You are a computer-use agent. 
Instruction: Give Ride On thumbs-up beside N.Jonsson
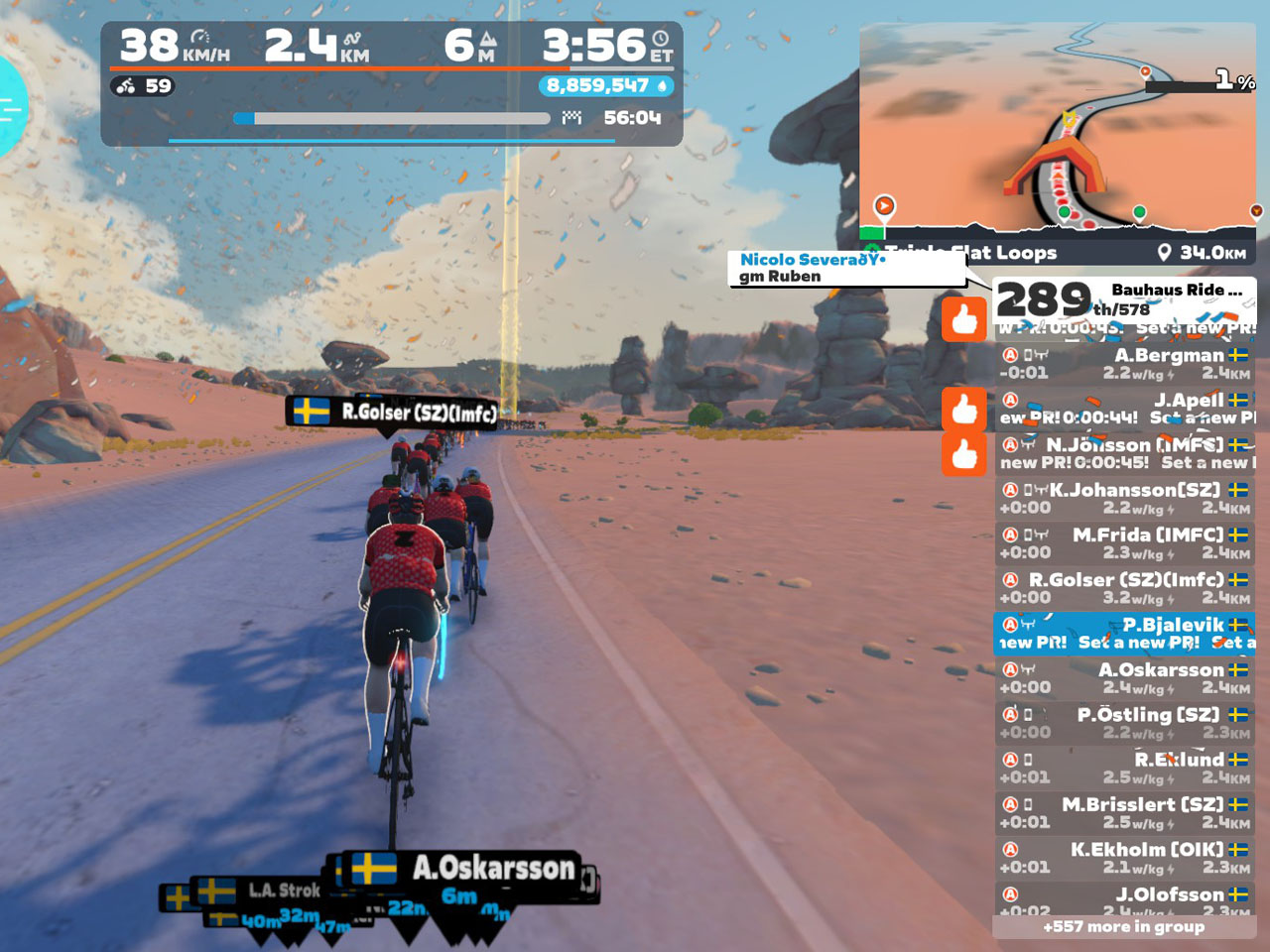(964, 454)
